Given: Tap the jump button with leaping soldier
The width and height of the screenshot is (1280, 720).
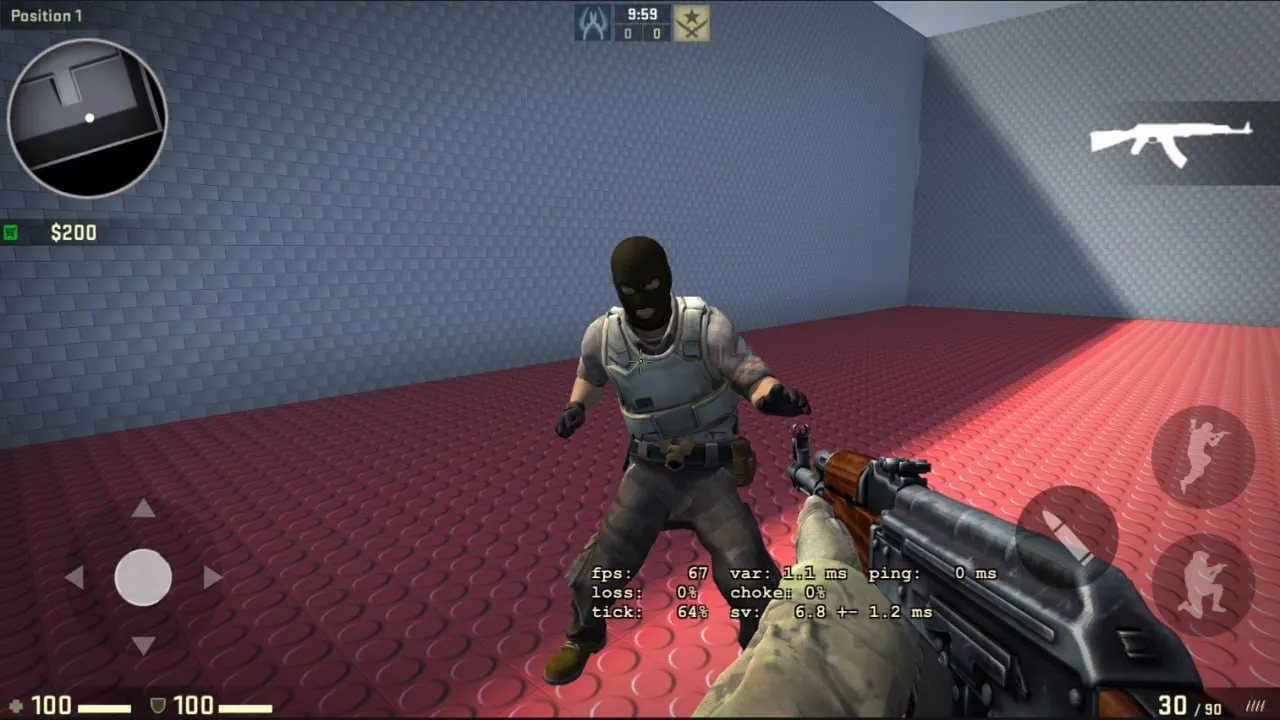Looking at the screenshot, I should click(x=1202, y=456).
